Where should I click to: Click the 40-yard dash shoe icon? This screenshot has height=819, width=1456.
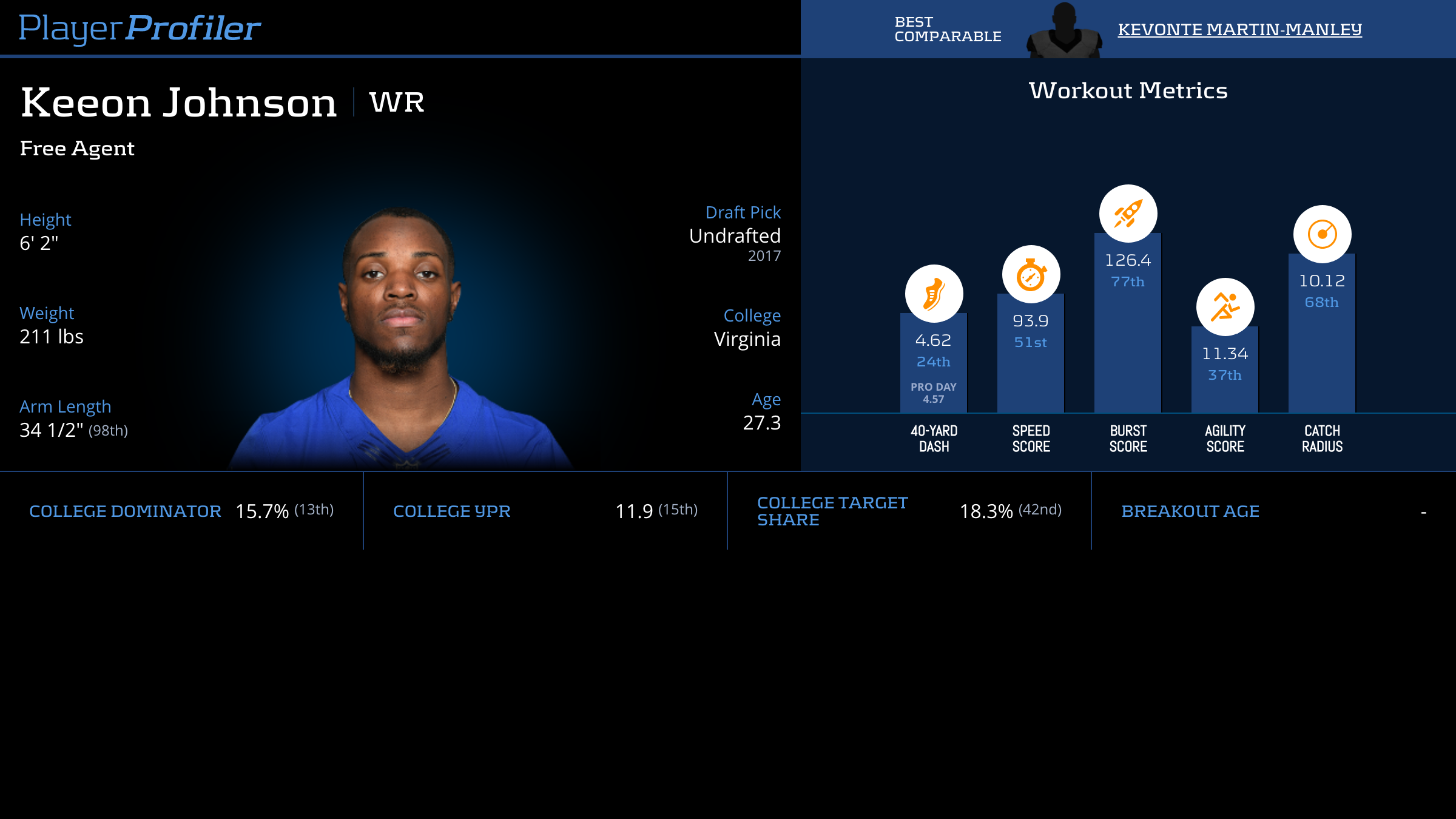[x=934, y=294]
